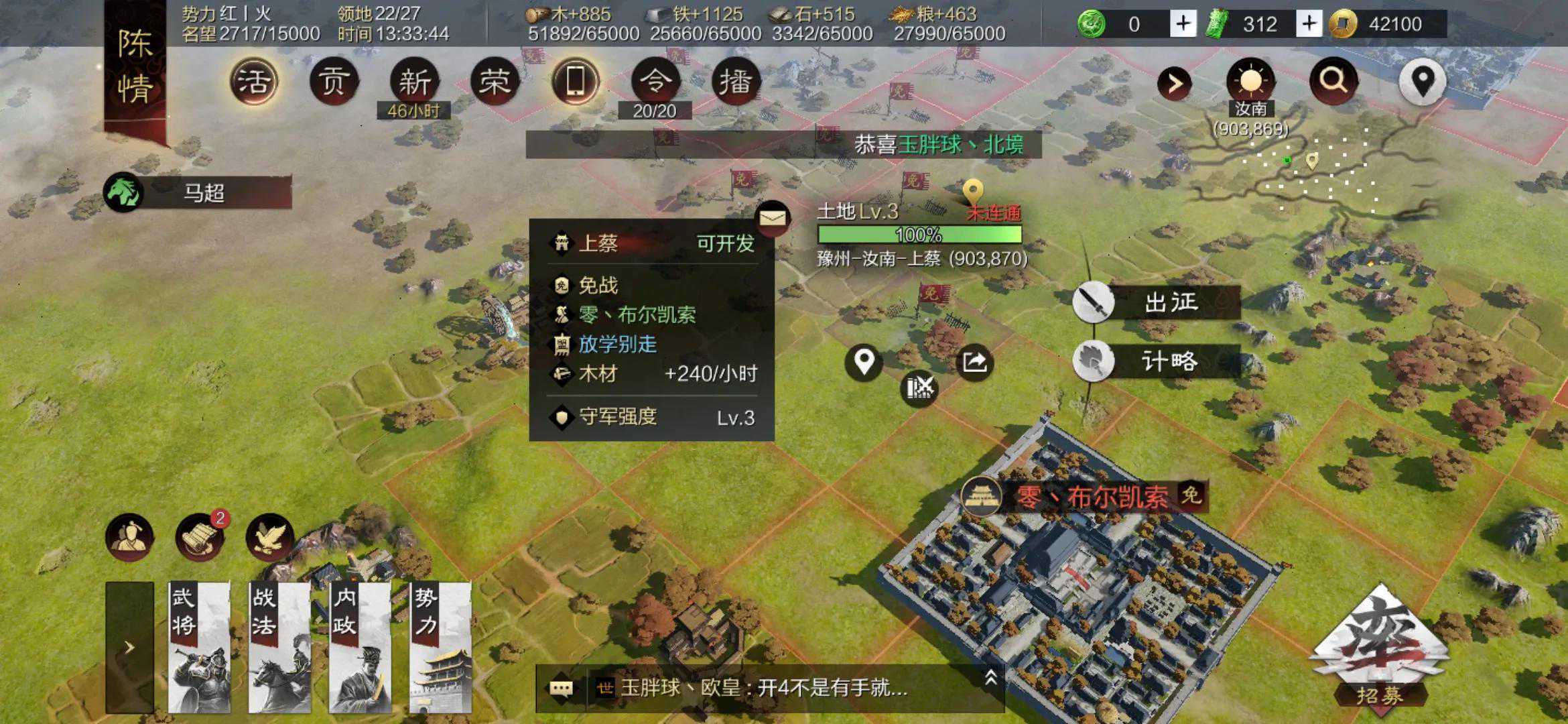1568x724 pixels.
Task: Open the 令 orders icon
Action: pyautogui.click(x=655, y=82)
